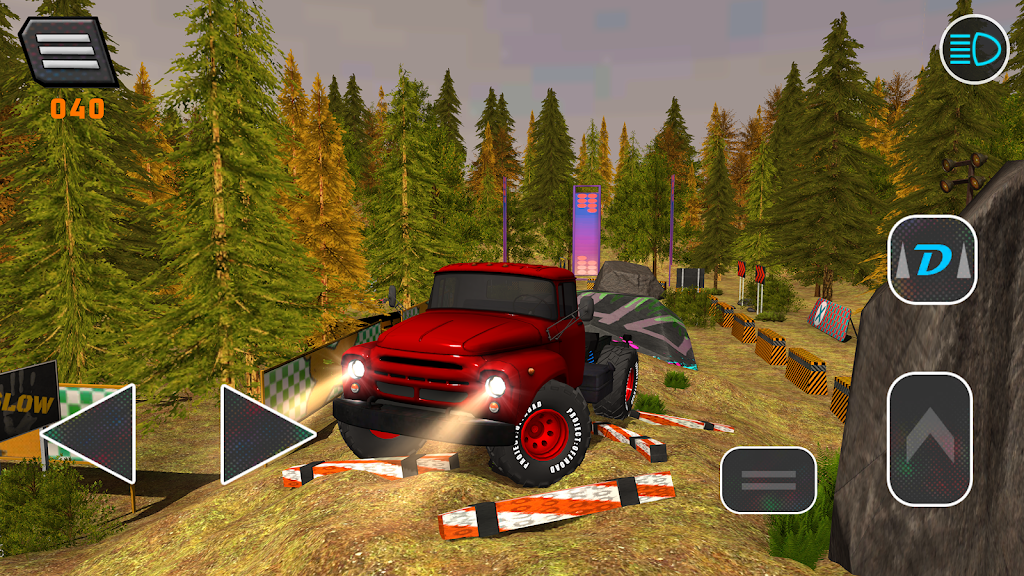Tap the gas pedal arrow button

coord(929,438)
